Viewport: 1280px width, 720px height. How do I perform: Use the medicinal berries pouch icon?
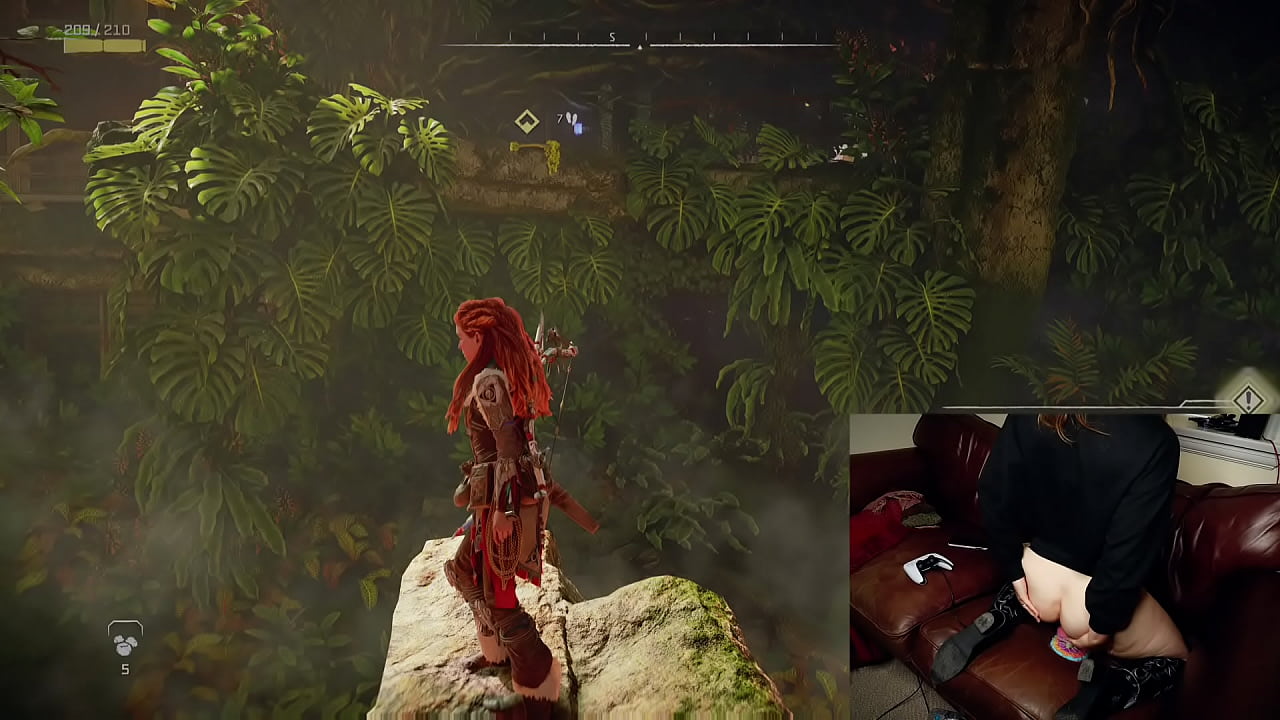tap(125, 642)
